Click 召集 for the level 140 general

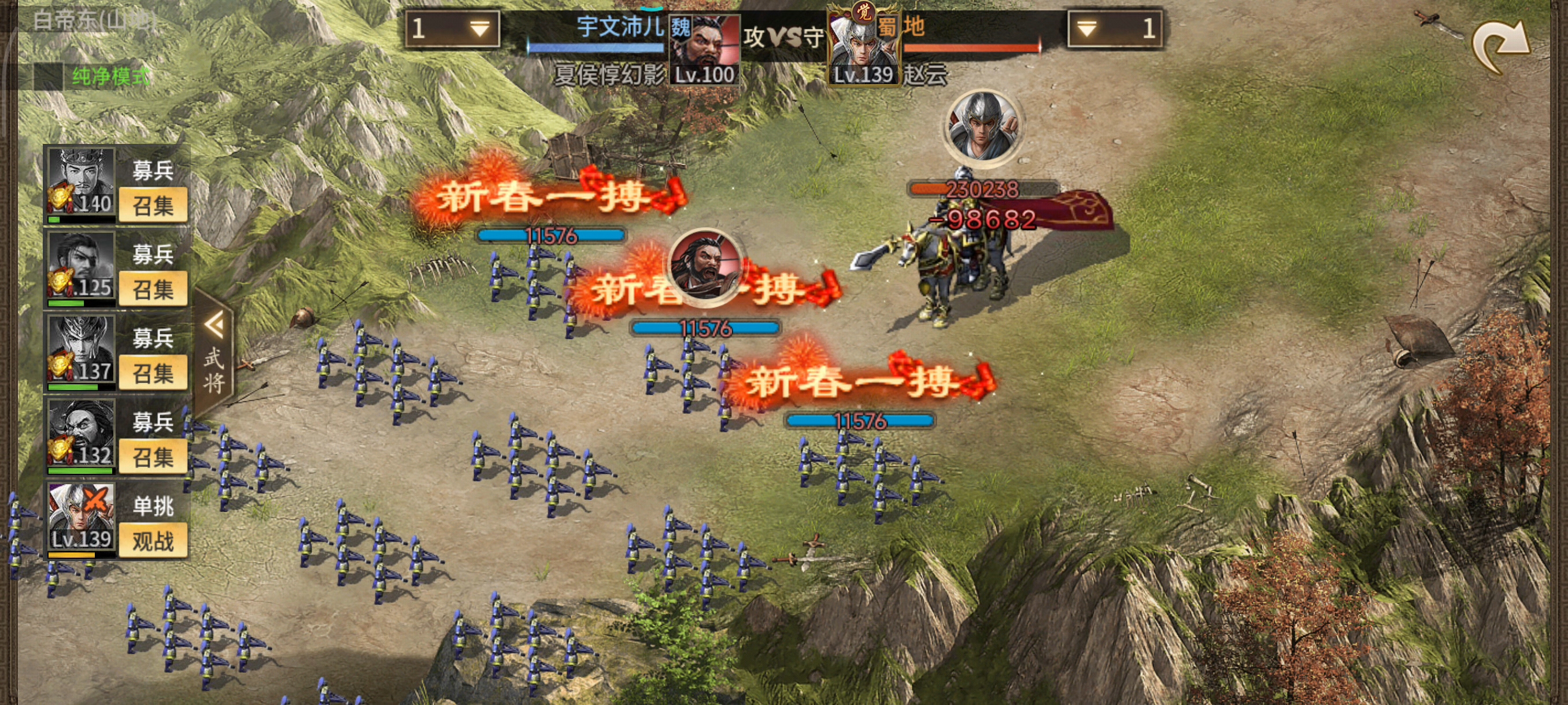coord(153,206)
